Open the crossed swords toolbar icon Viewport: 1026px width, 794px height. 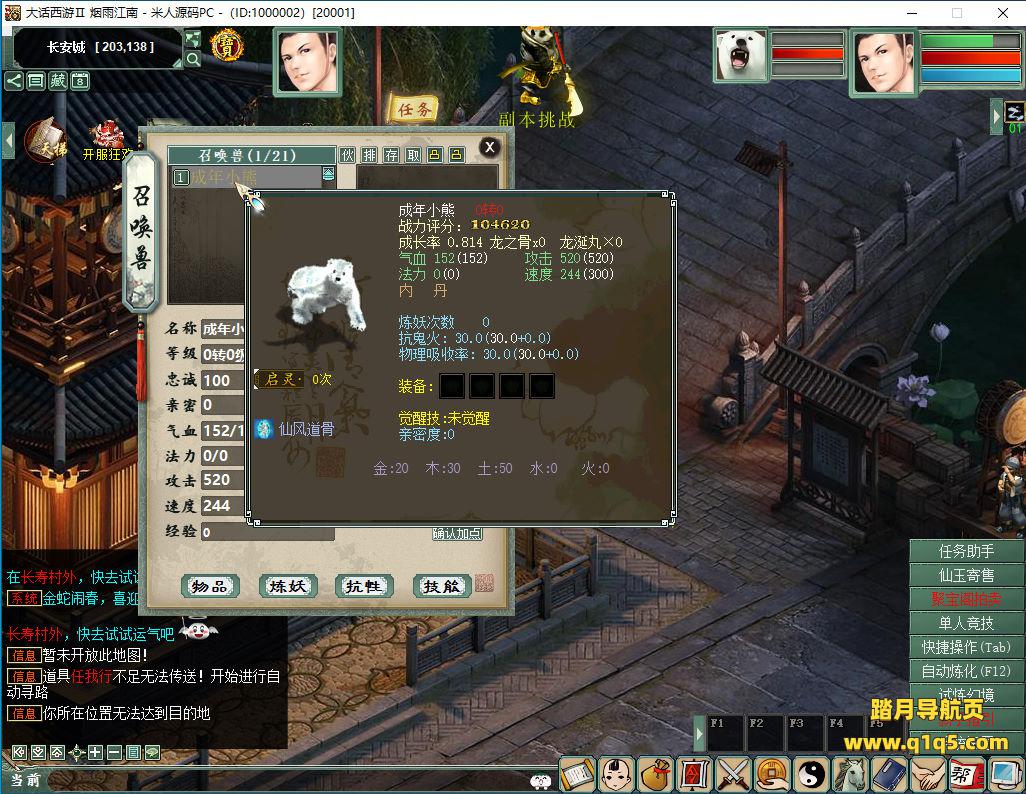point(733,773)
